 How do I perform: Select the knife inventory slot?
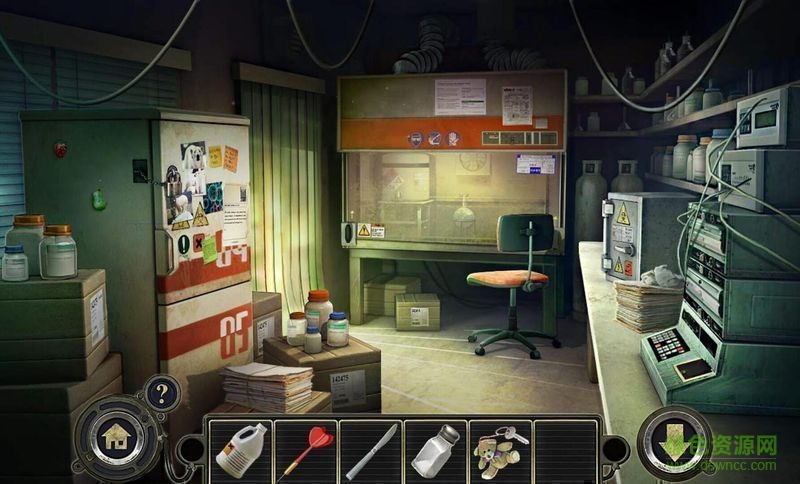369,450
